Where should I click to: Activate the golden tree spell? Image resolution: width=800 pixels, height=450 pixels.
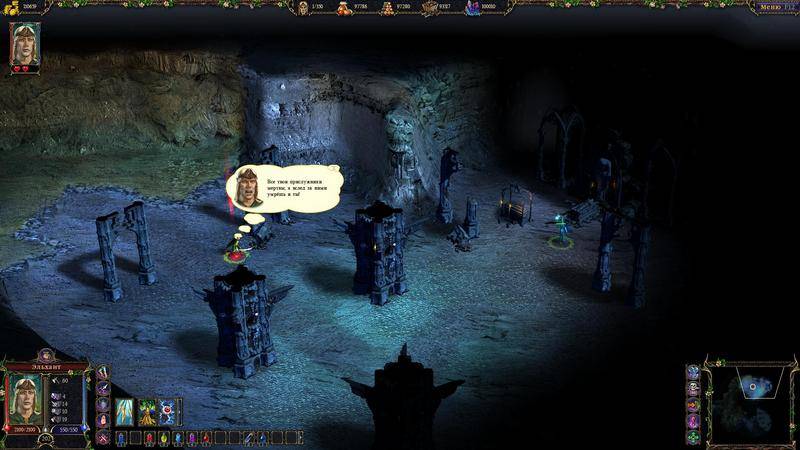click(146, 412)
